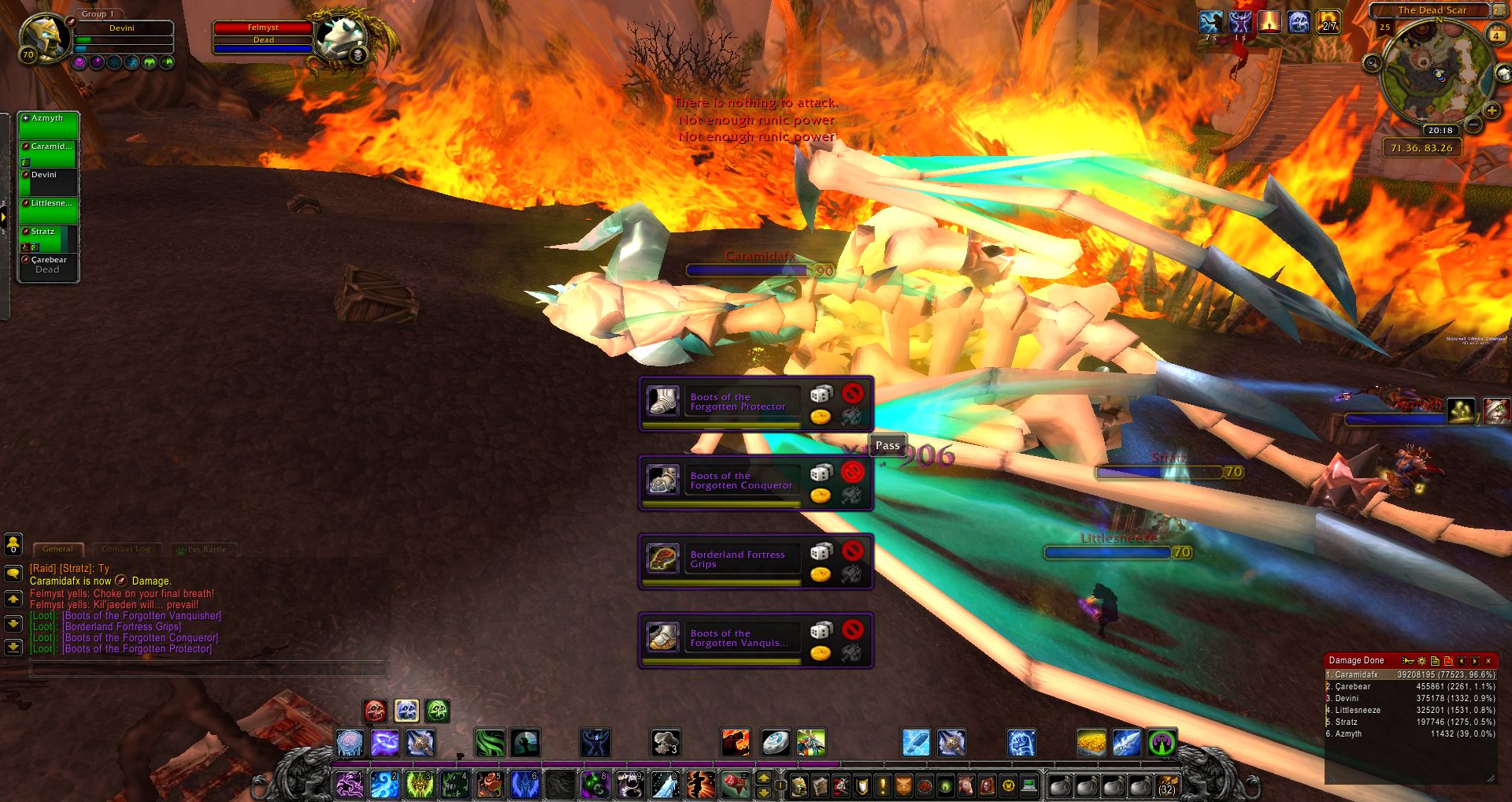
Task: Expand the zone selector beside The Dead Scar
Action: tap(1499, 10)
